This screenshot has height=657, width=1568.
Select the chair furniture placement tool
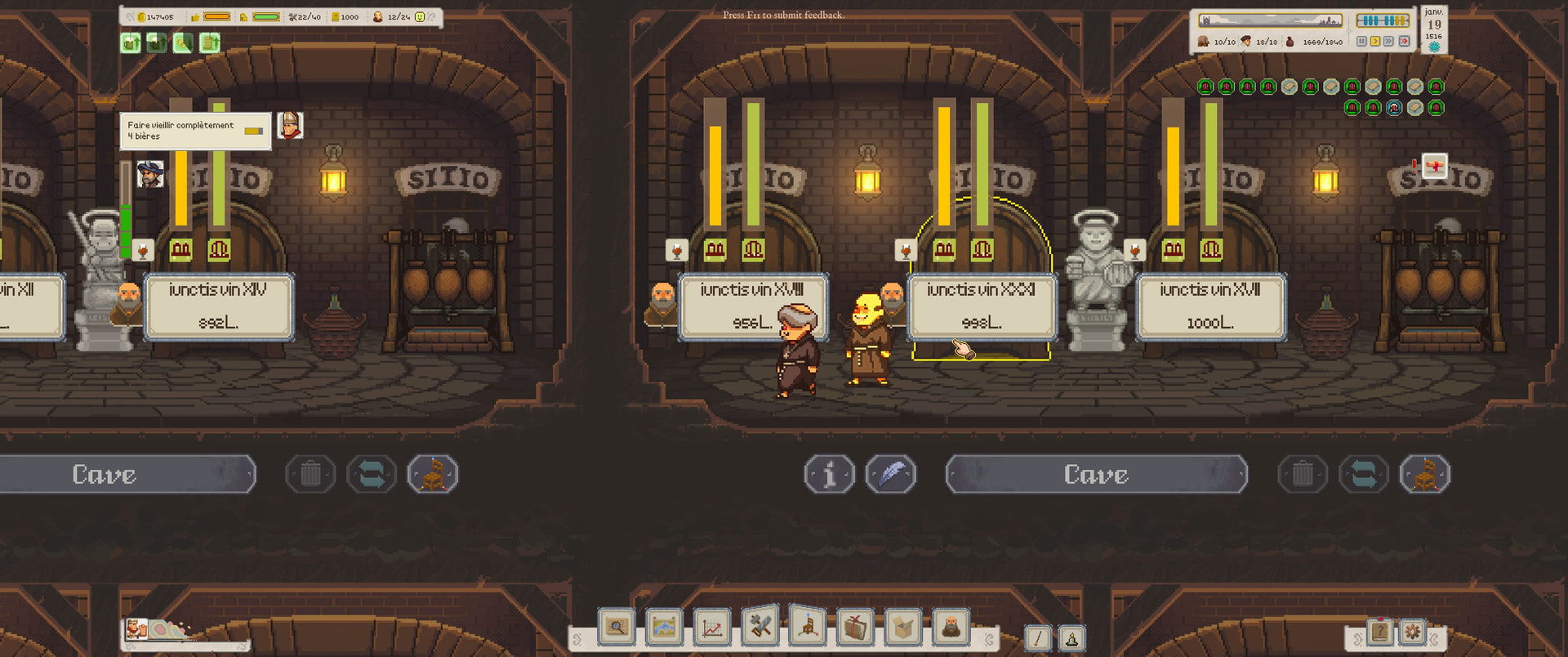click(808, 628)
